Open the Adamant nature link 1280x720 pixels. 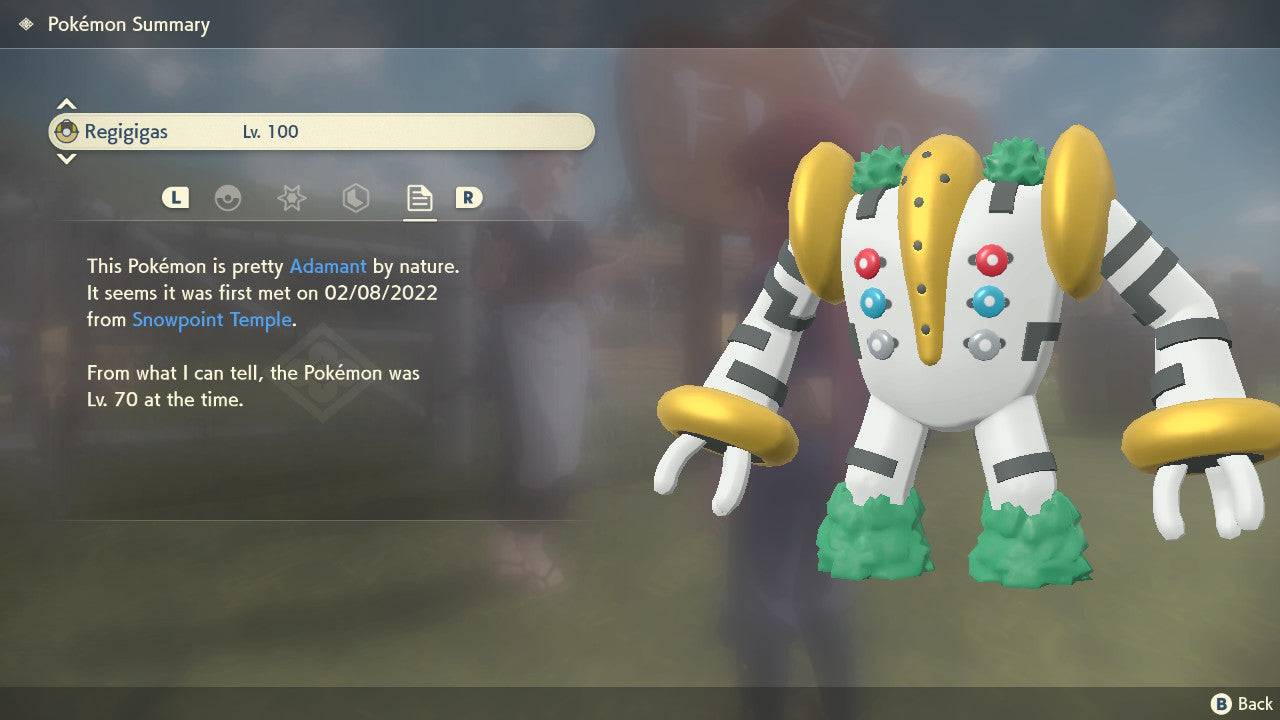click(327, 266)
